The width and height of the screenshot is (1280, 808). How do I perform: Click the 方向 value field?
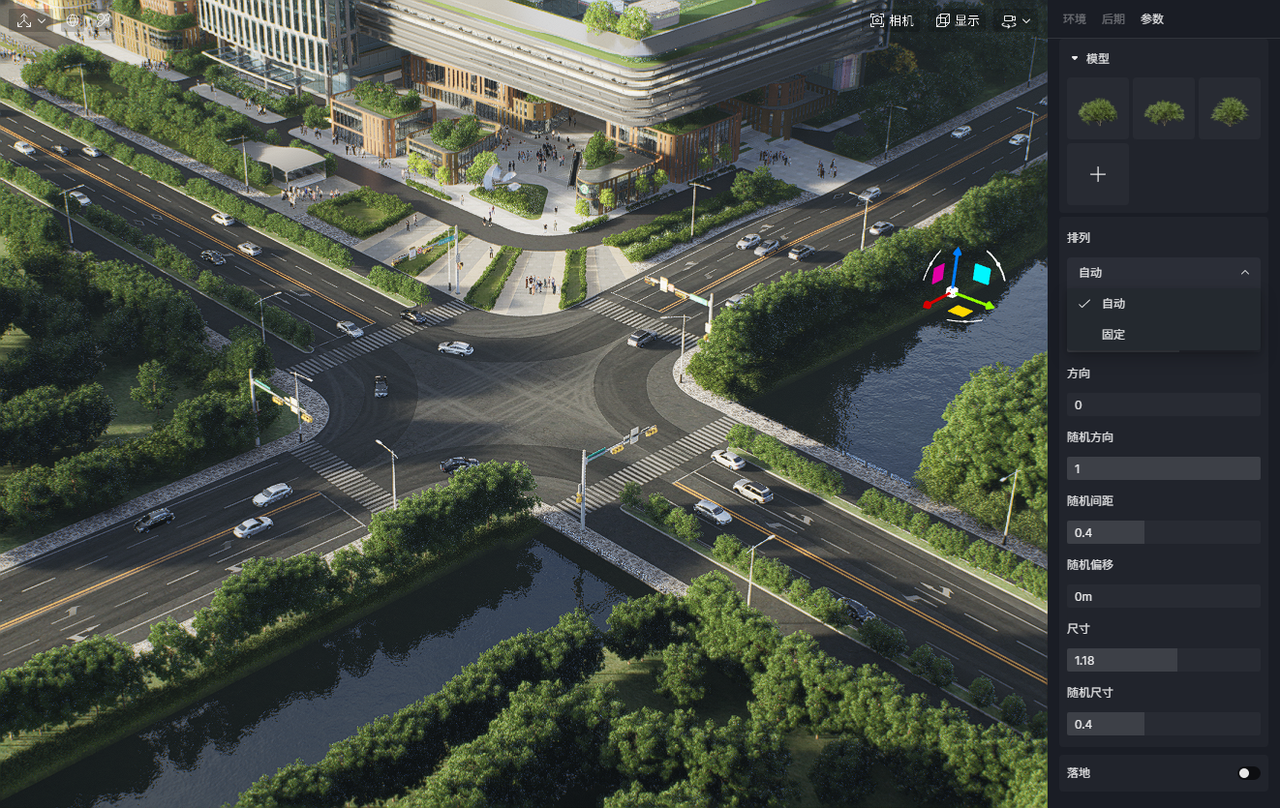click(x=1163, y=405)
